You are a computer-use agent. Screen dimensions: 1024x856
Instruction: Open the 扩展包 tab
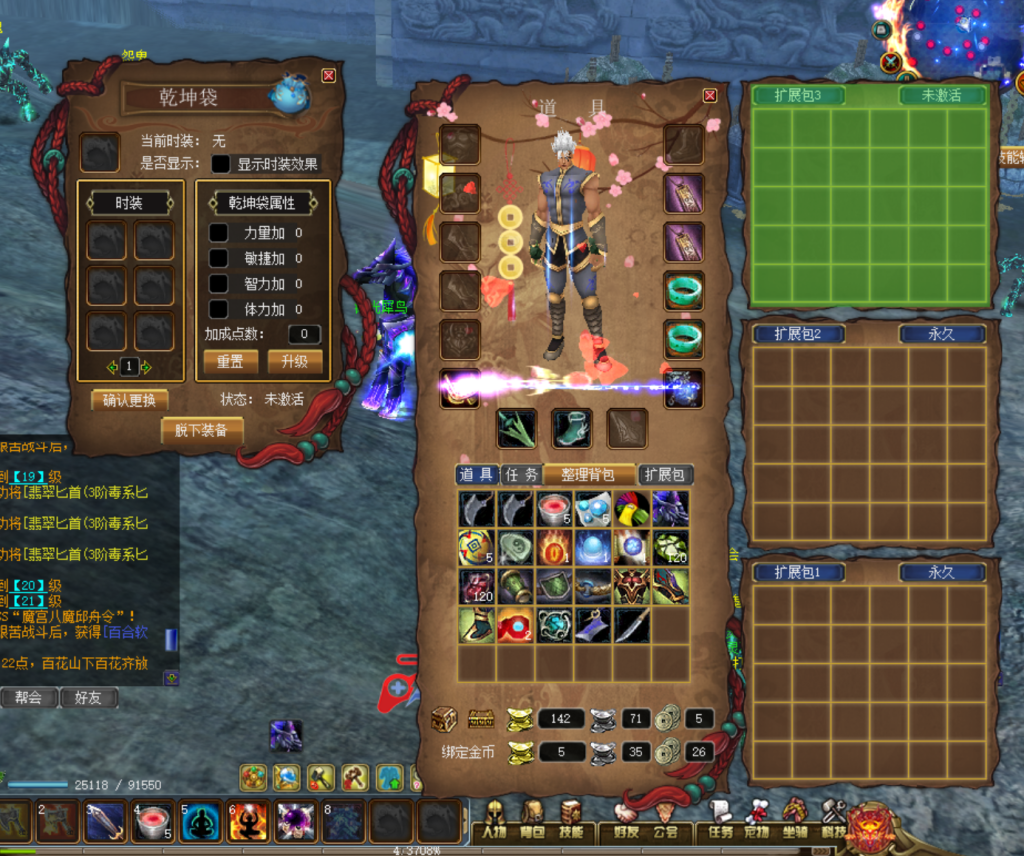pyautogui.click(x=665, y=475)
